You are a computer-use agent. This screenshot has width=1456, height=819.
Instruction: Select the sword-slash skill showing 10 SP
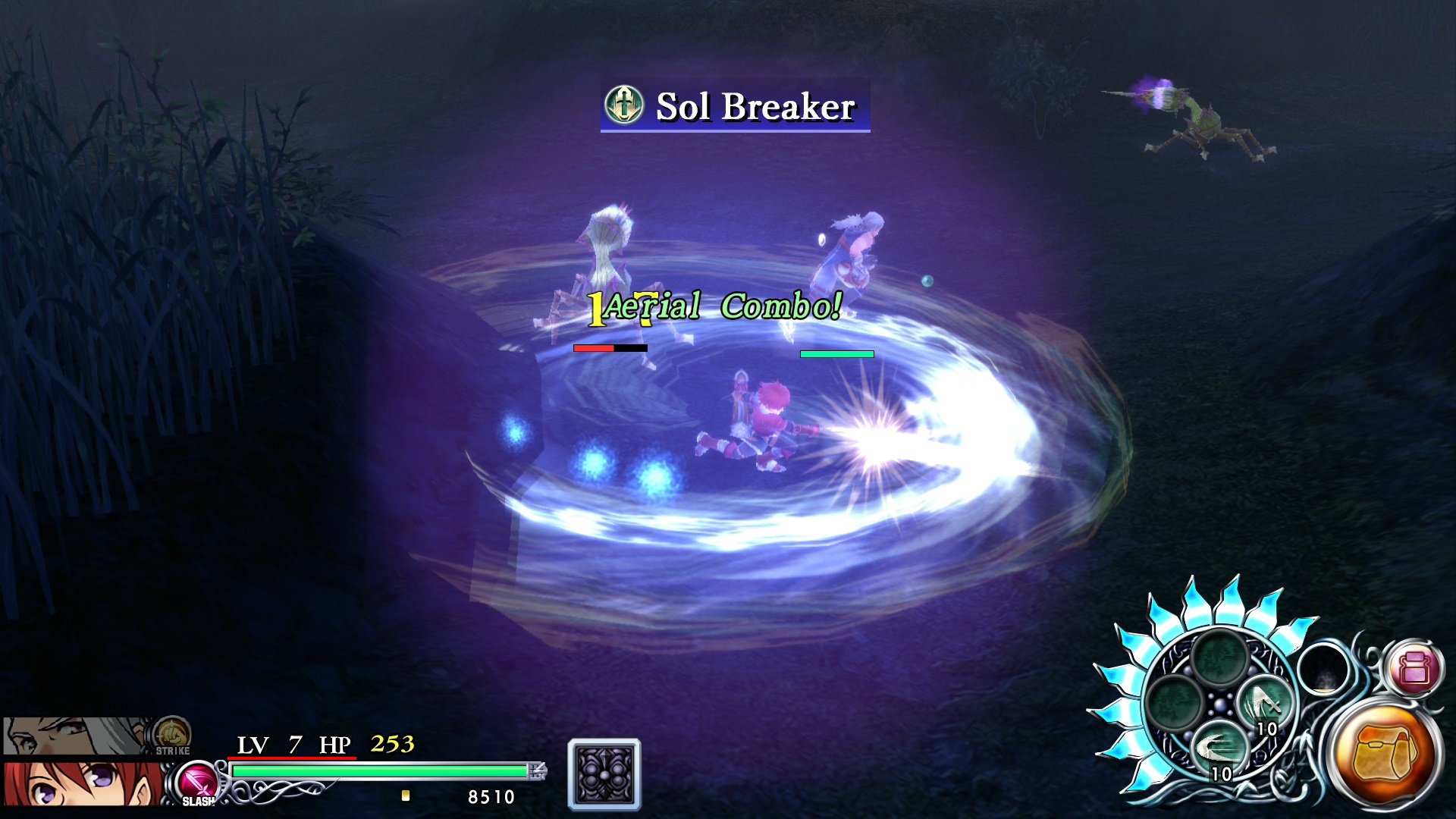click(1266, 704)
